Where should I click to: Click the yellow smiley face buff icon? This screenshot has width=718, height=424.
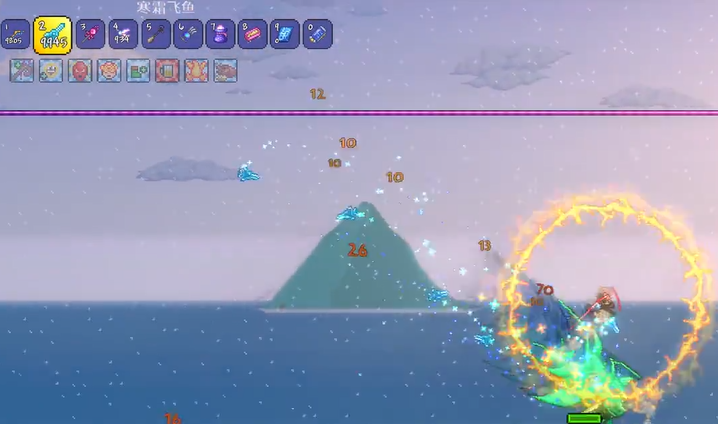(x=51, y=71)
